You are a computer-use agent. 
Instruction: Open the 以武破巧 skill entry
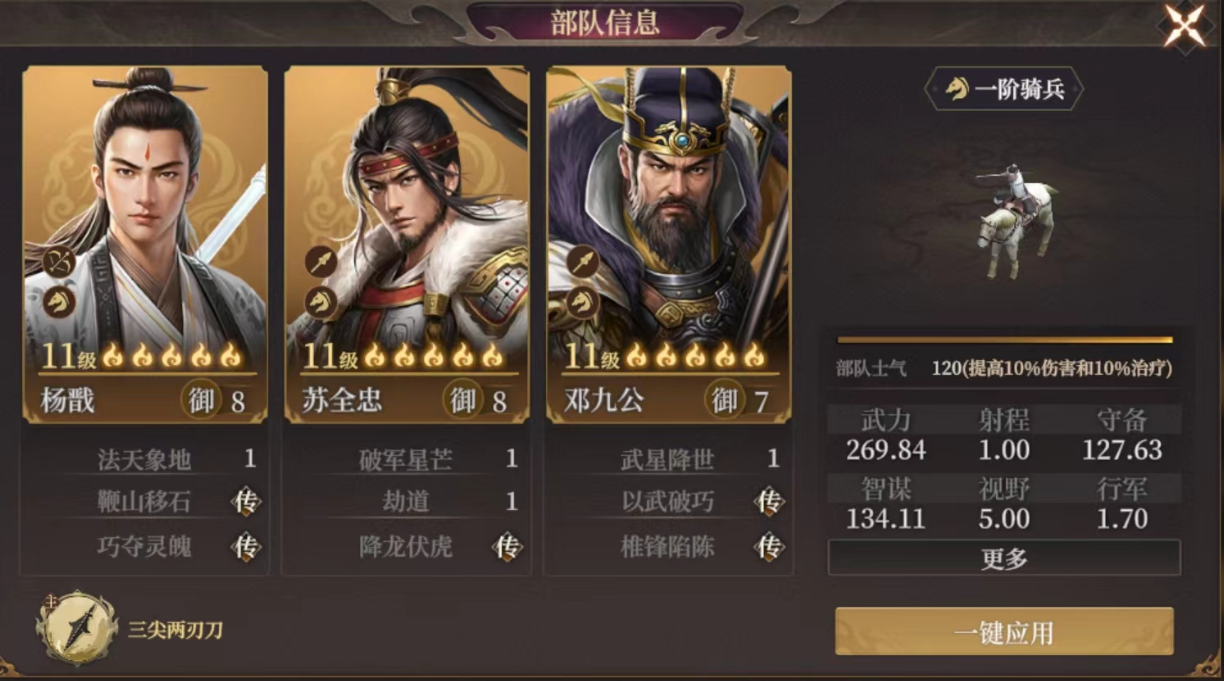click(669, 502)
